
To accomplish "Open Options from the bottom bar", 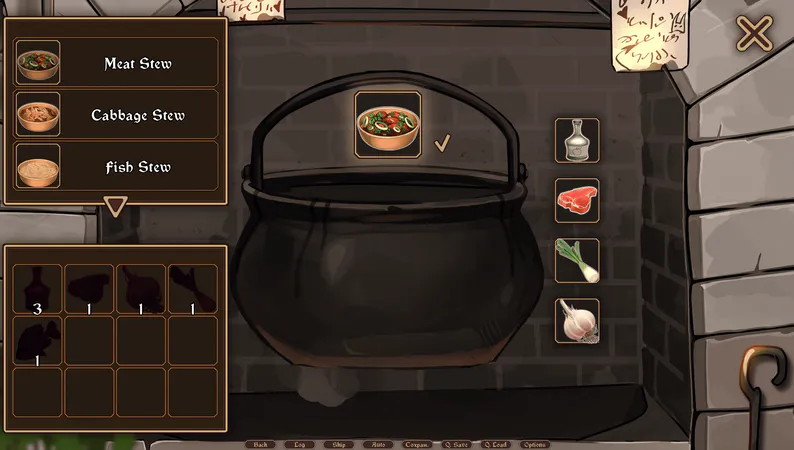I will [534, 444].
